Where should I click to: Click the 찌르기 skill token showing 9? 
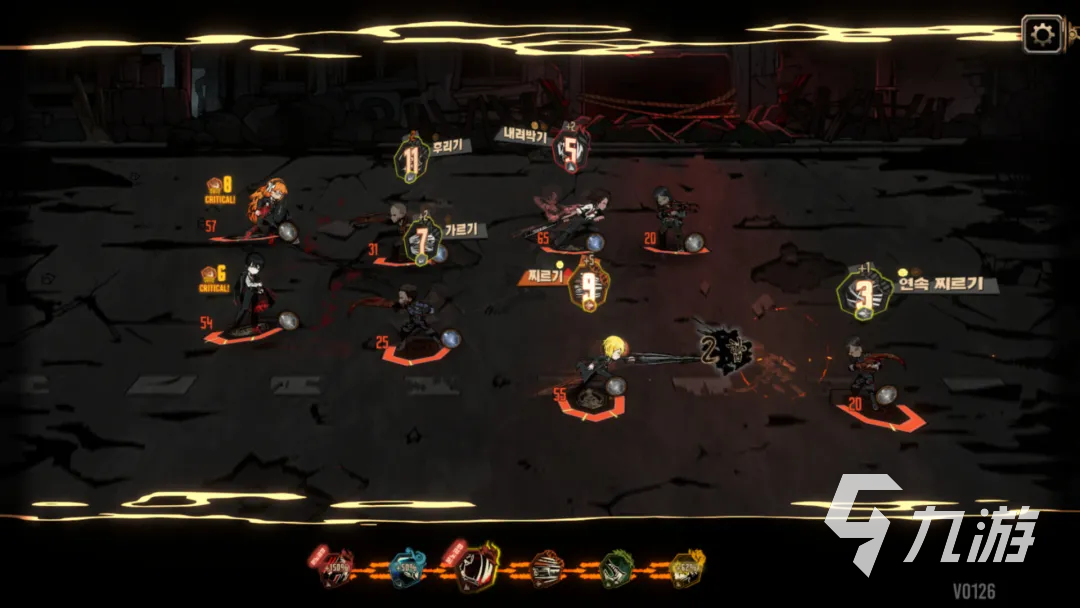(x=588, y=287)
